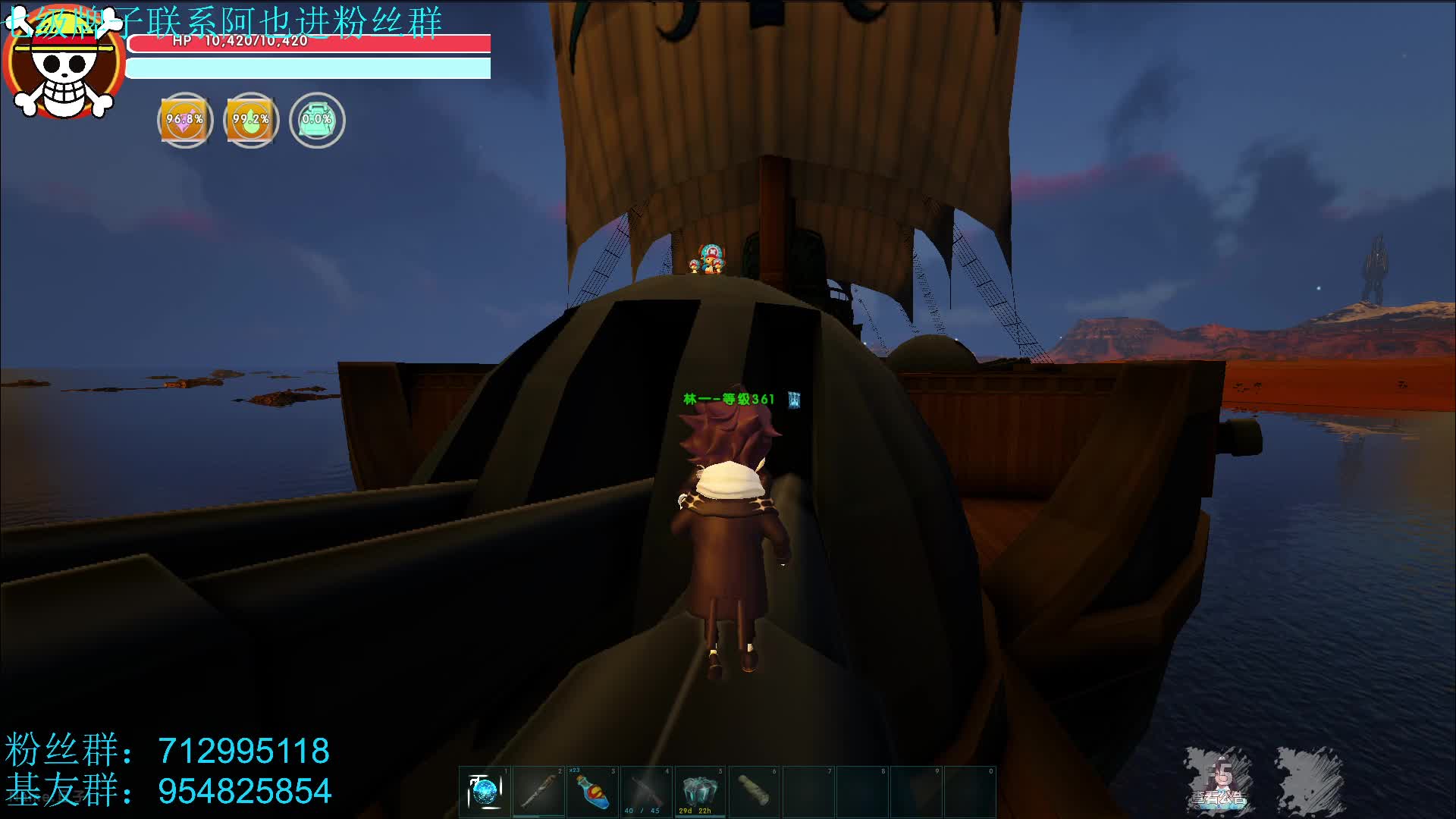Click the water droplet status icon at 99.2%

coord(251,120)
